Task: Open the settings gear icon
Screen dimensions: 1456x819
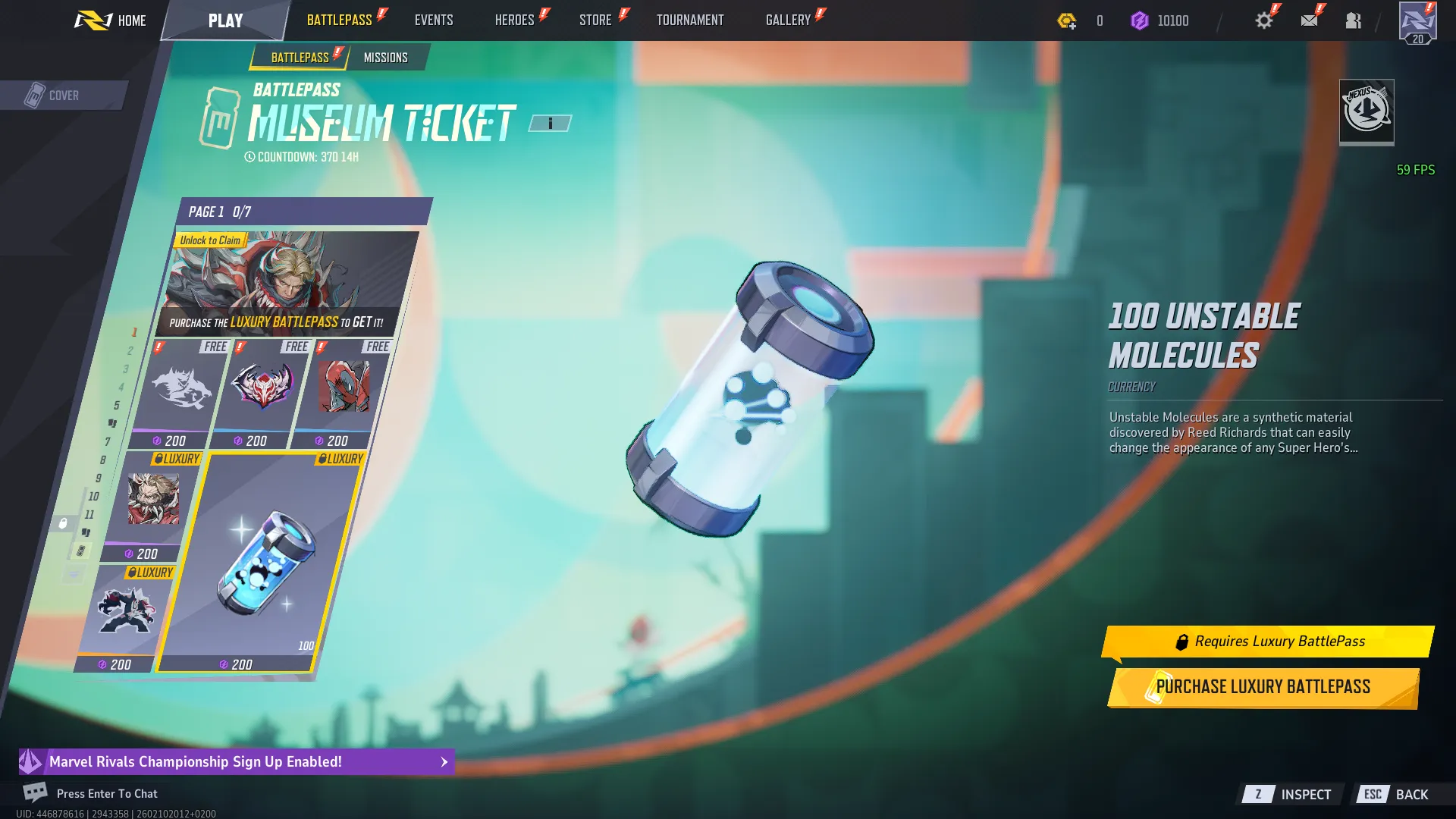Action: coord(1263,20)
